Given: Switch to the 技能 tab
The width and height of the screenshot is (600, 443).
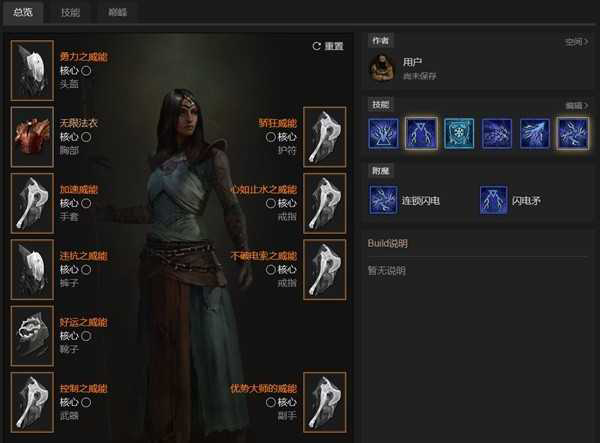Looking at the screenshot, I should click(x=70, y=13).
